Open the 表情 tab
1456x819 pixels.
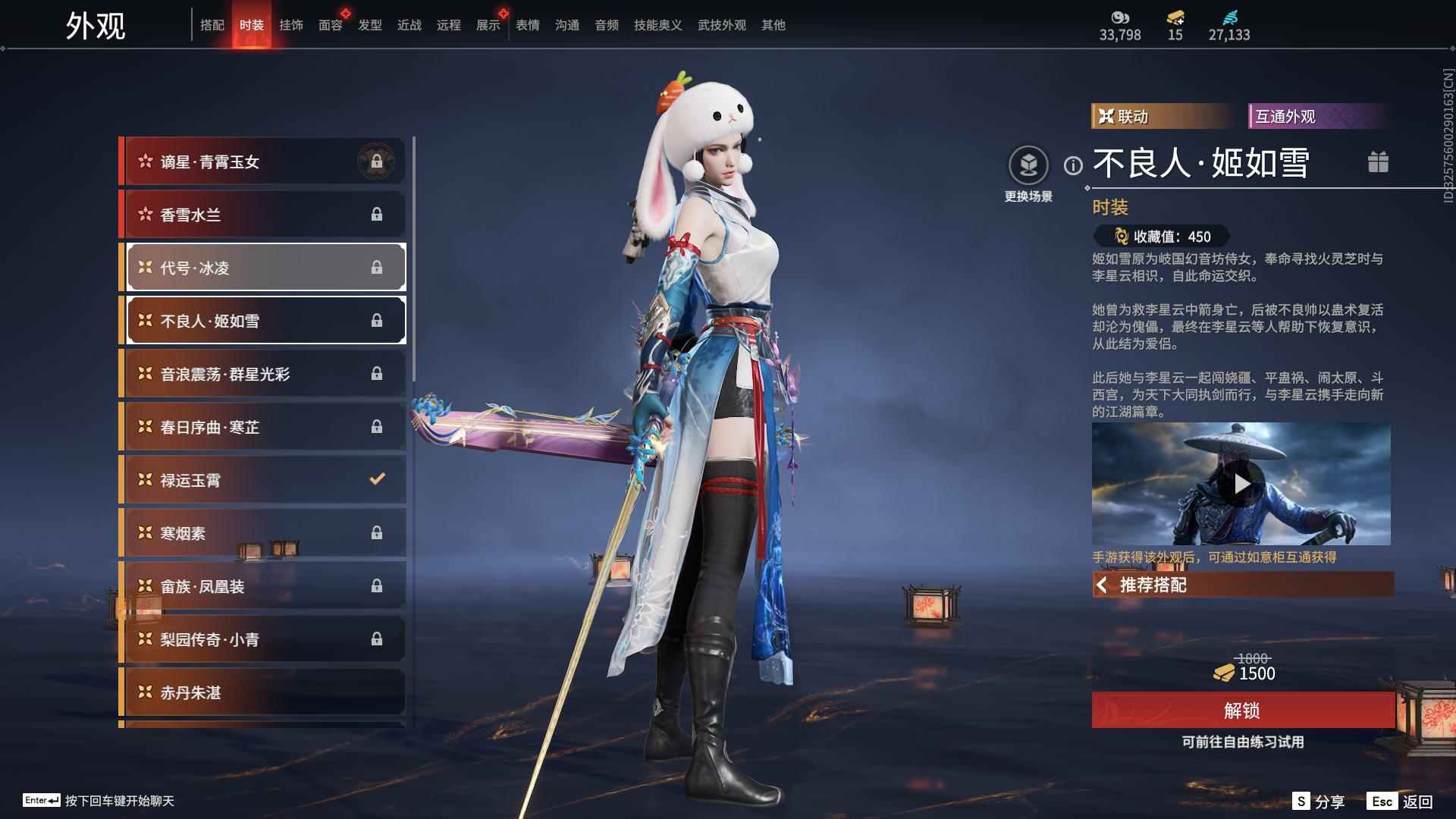(526, 24)
